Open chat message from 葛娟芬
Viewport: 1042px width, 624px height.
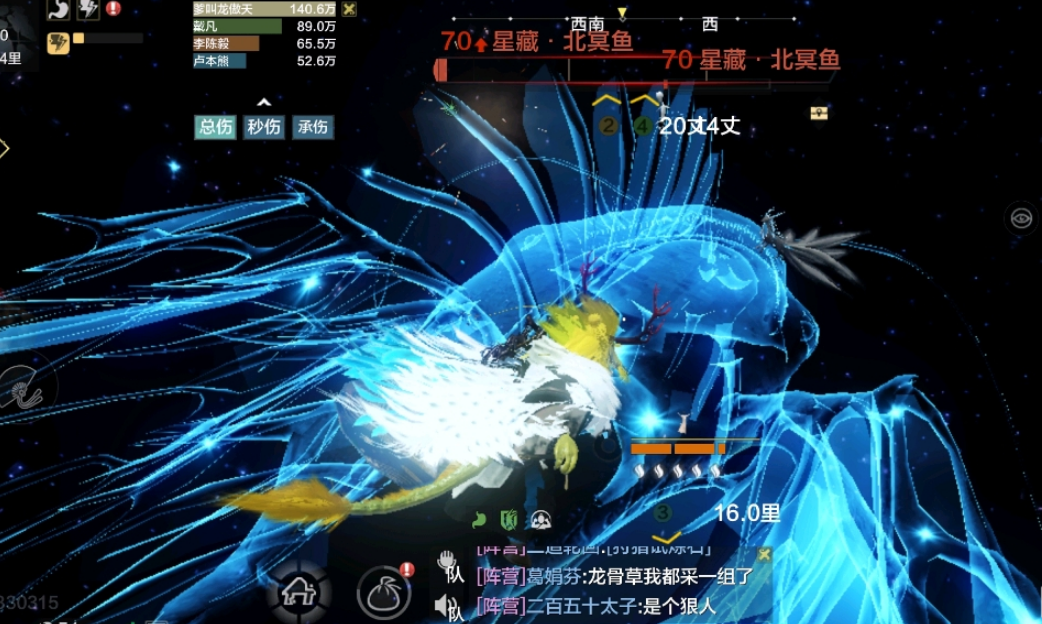tap(613, 576)
